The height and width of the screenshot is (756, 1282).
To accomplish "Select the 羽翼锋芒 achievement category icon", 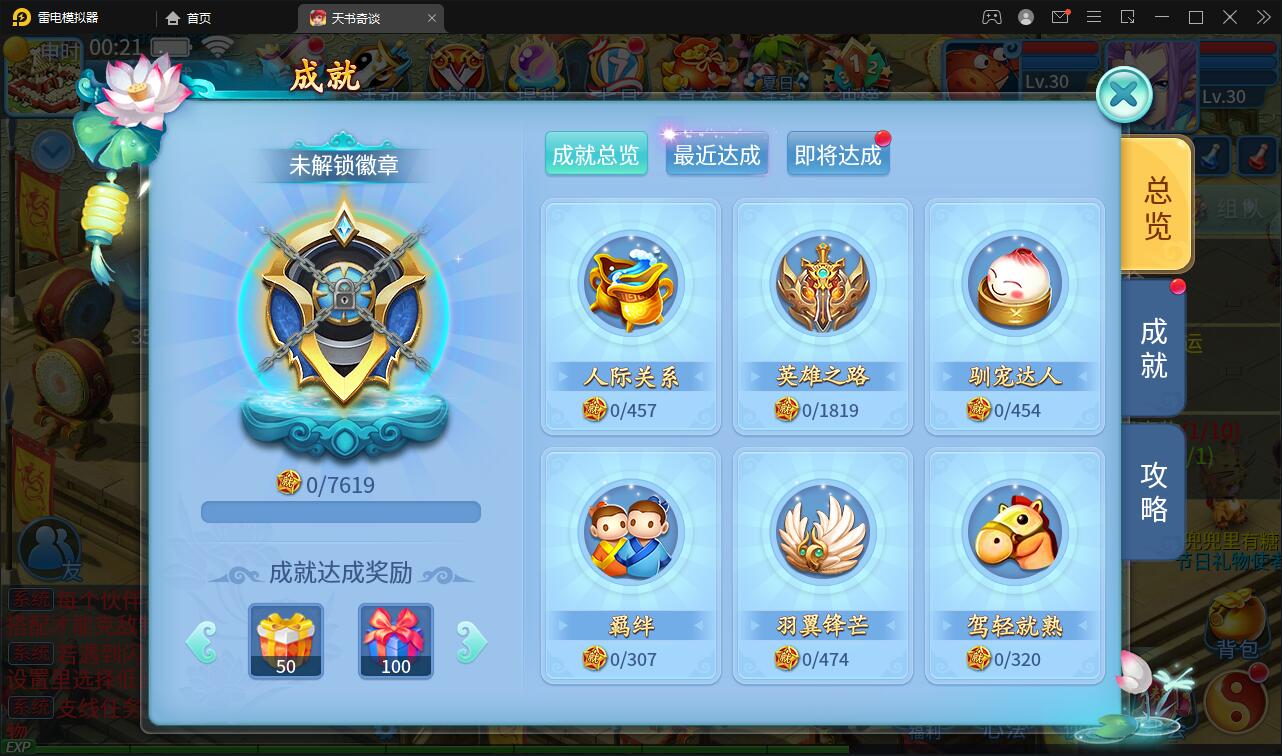I will (x=822, y=533).
